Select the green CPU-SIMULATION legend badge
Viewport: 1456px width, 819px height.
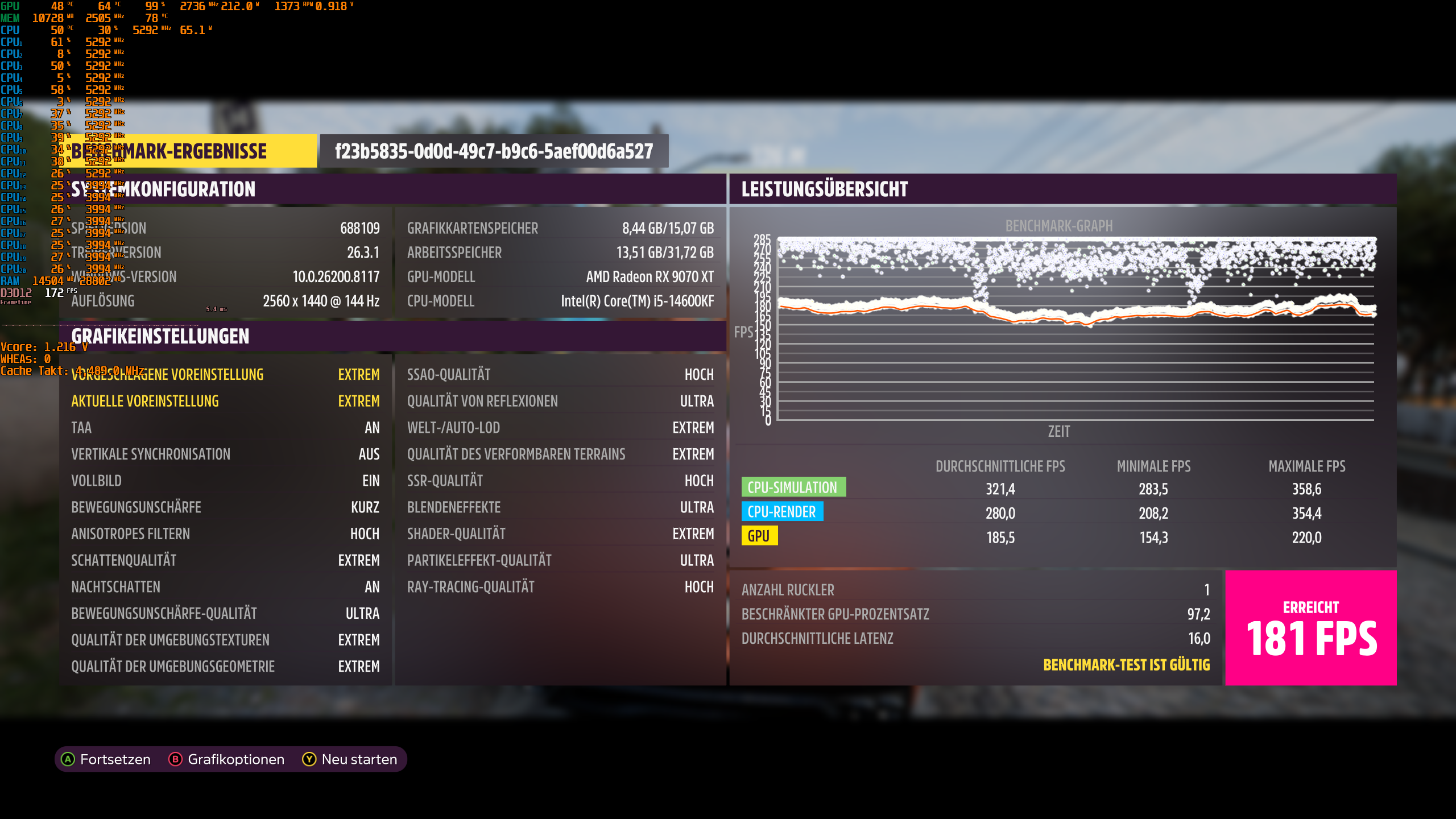point(794,487)
